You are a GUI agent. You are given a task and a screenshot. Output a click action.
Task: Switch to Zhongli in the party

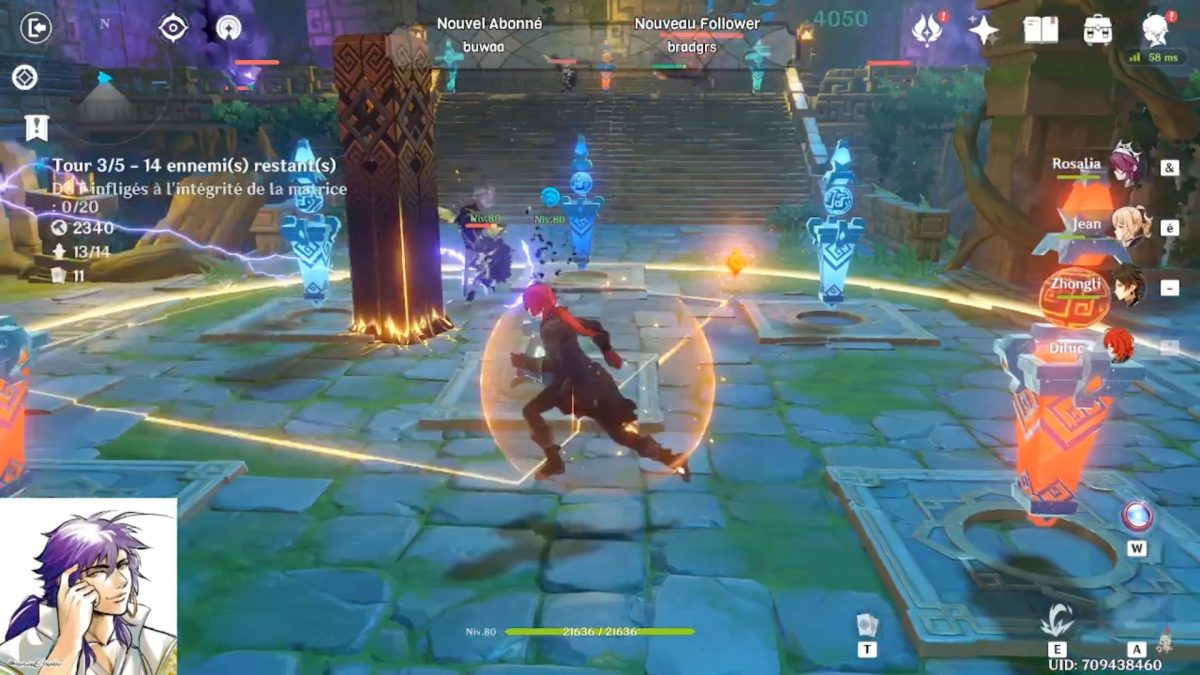[1126, 286]
